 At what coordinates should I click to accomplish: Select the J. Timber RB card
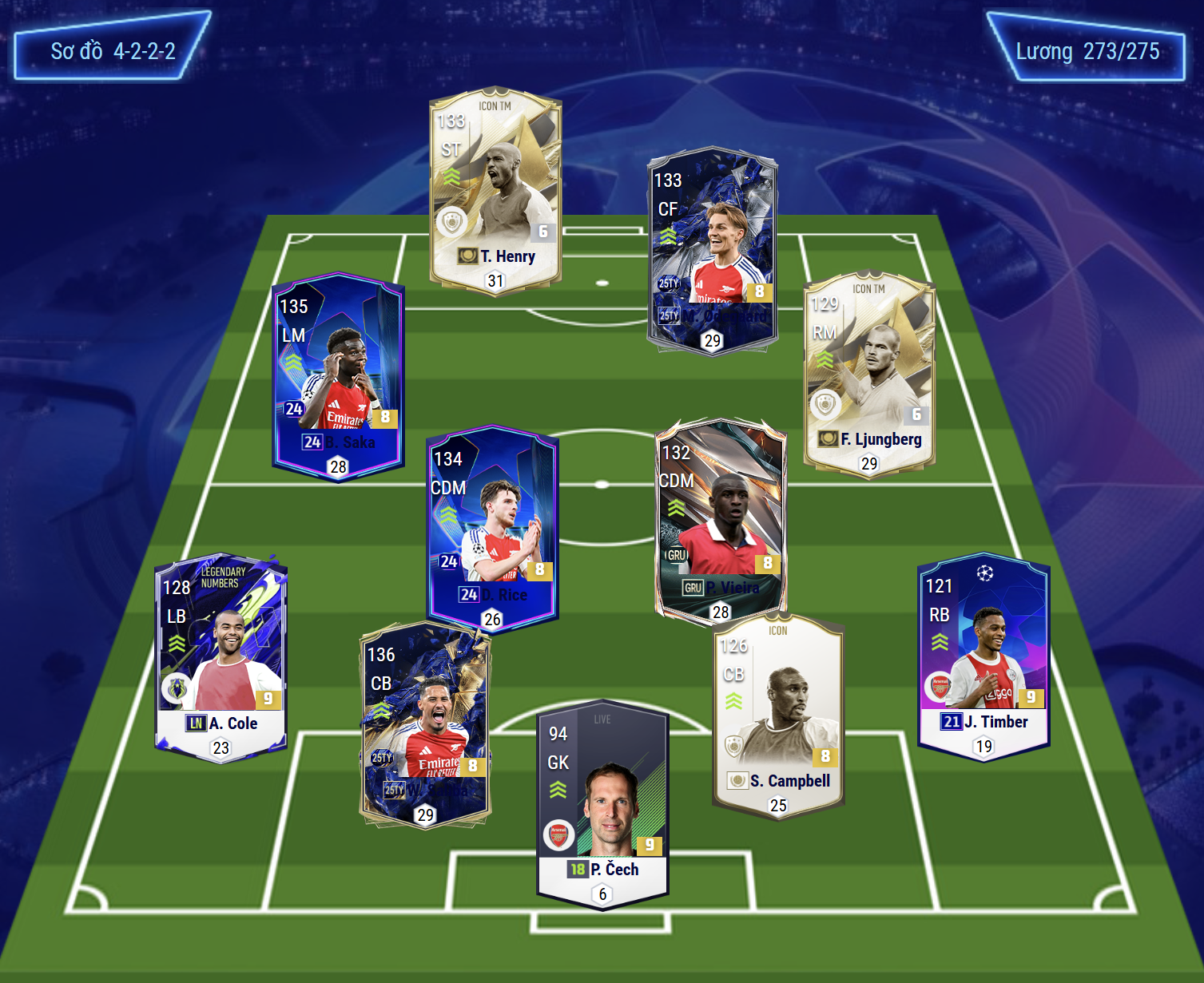(983, 655)
